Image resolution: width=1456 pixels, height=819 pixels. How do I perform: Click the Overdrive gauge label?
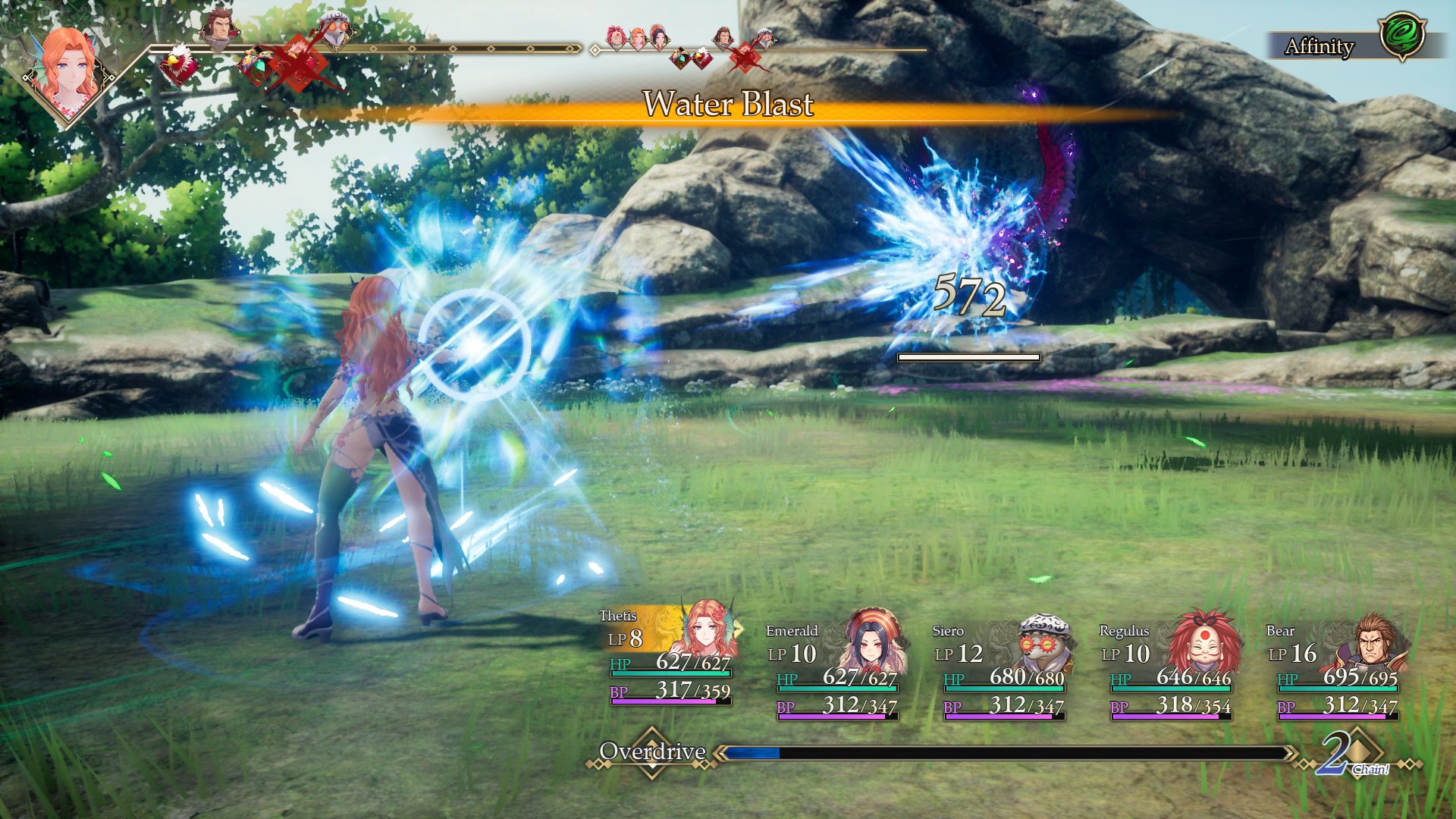[652, 752]
